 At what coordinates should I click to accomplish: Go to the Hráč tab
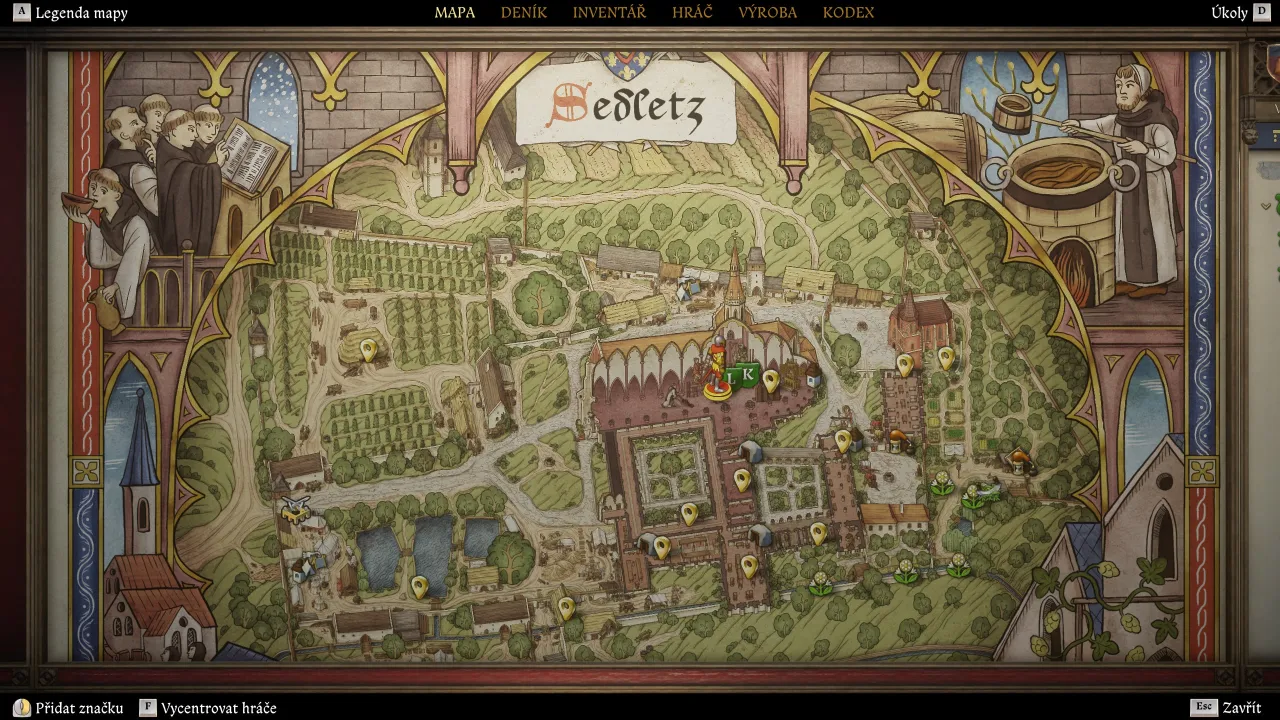(x=692, y=13)
